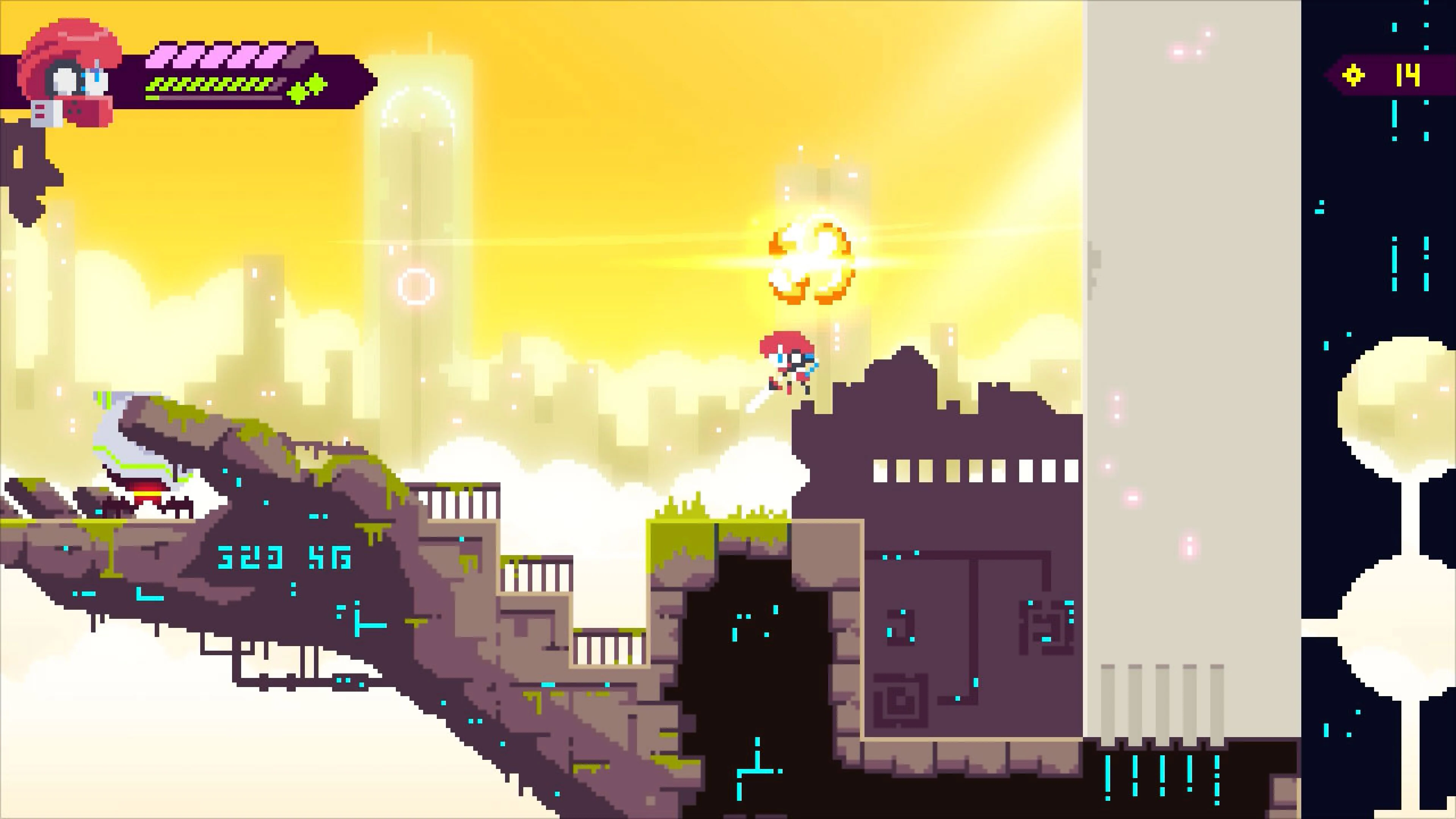Toggle the green energy gauge
Screen dimensions: 1456x819
tap(209, 85)
